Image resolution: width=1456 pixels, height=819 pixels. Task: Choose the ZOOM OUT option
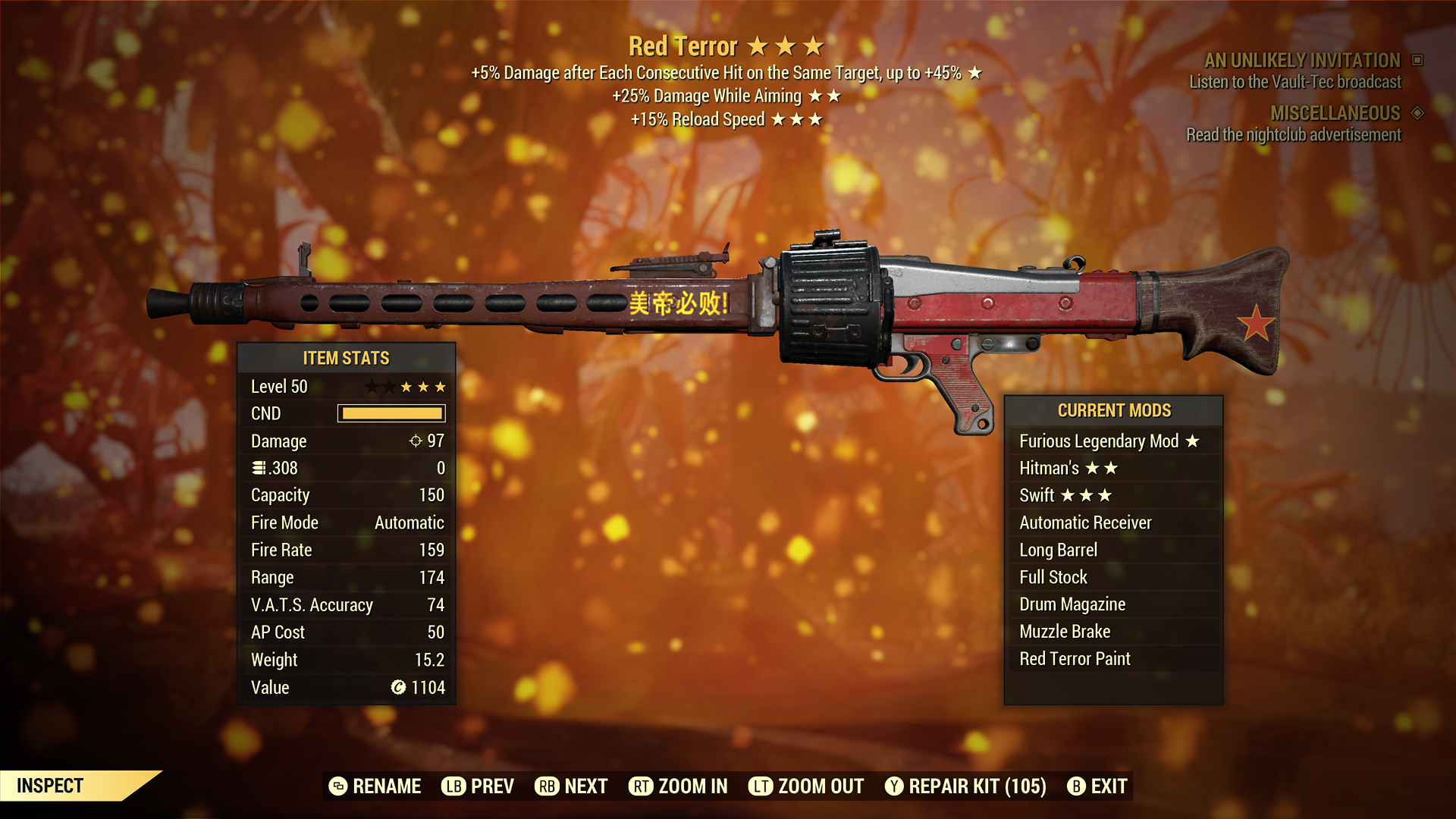806,786
